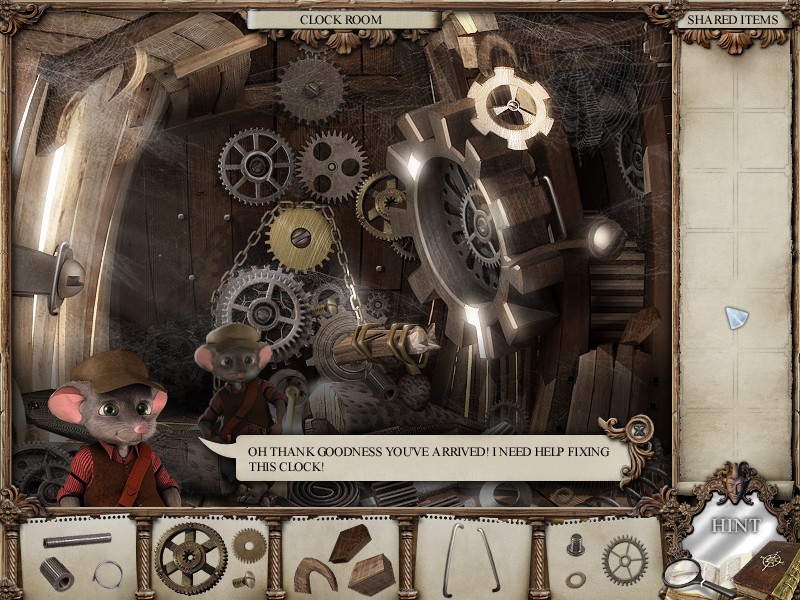Pick the small gray gear silhouette
This screenshot has height=600, width=800.
(625, 559)
